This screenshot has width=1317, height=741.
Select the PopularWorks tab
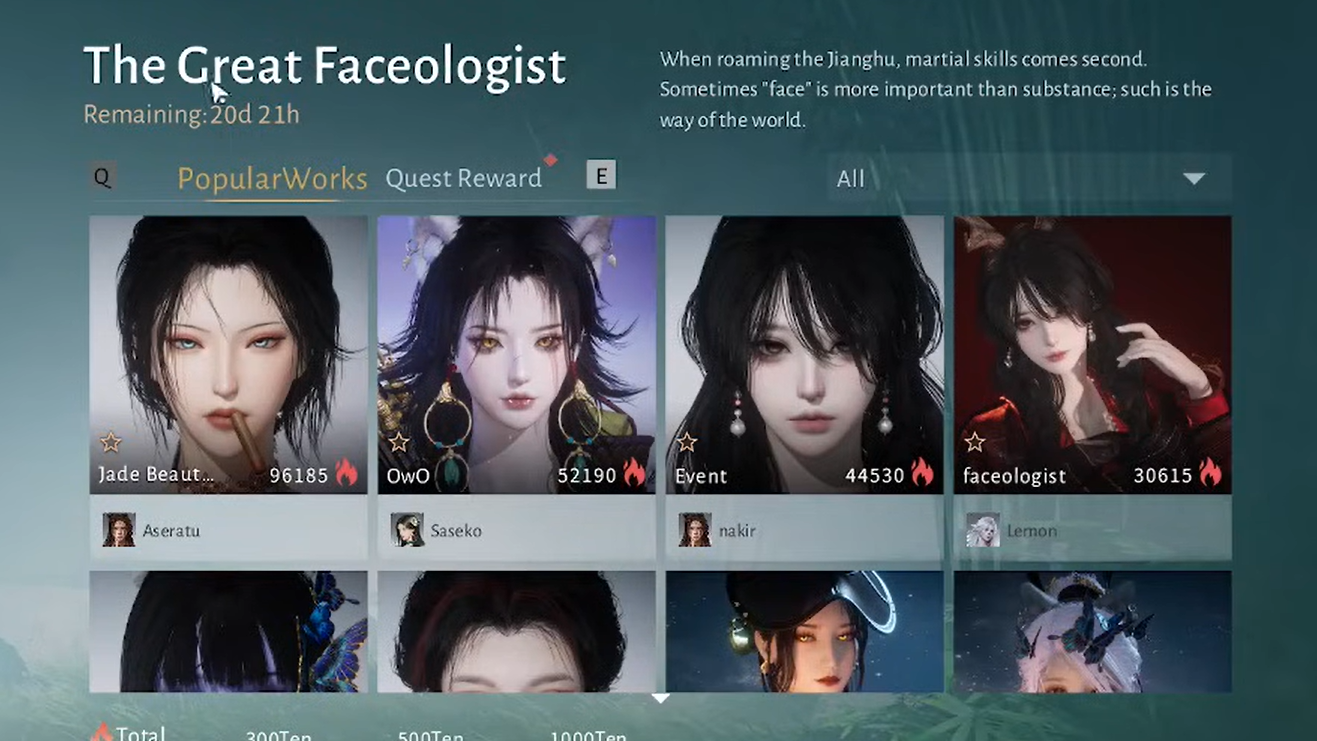[x=273, y=177]
